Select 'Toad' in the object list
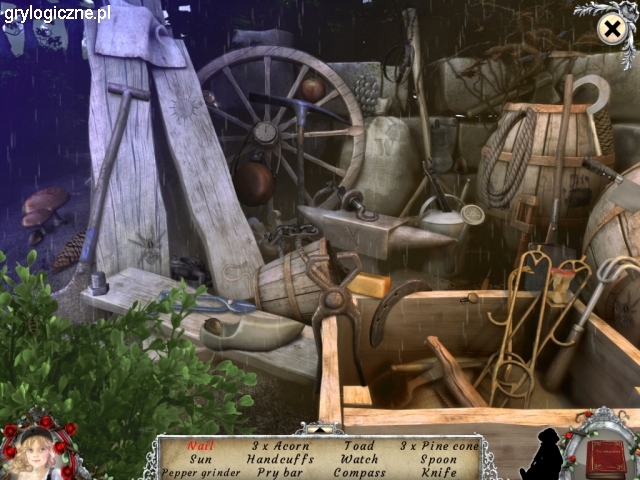Viewport: 640px width, 480px height. click(x=357, y=446)
